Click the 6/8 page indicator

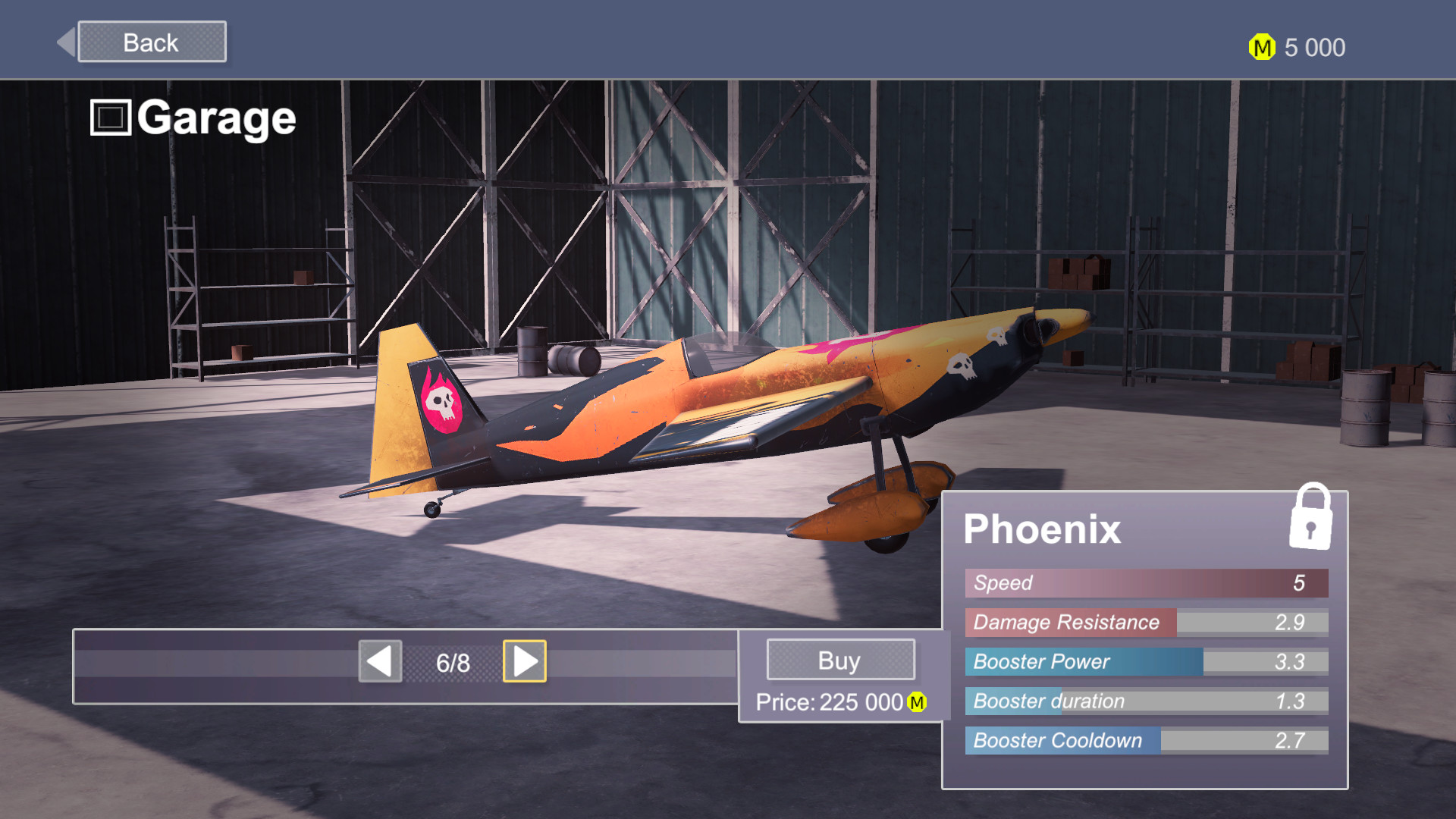[x=452, y=661]
